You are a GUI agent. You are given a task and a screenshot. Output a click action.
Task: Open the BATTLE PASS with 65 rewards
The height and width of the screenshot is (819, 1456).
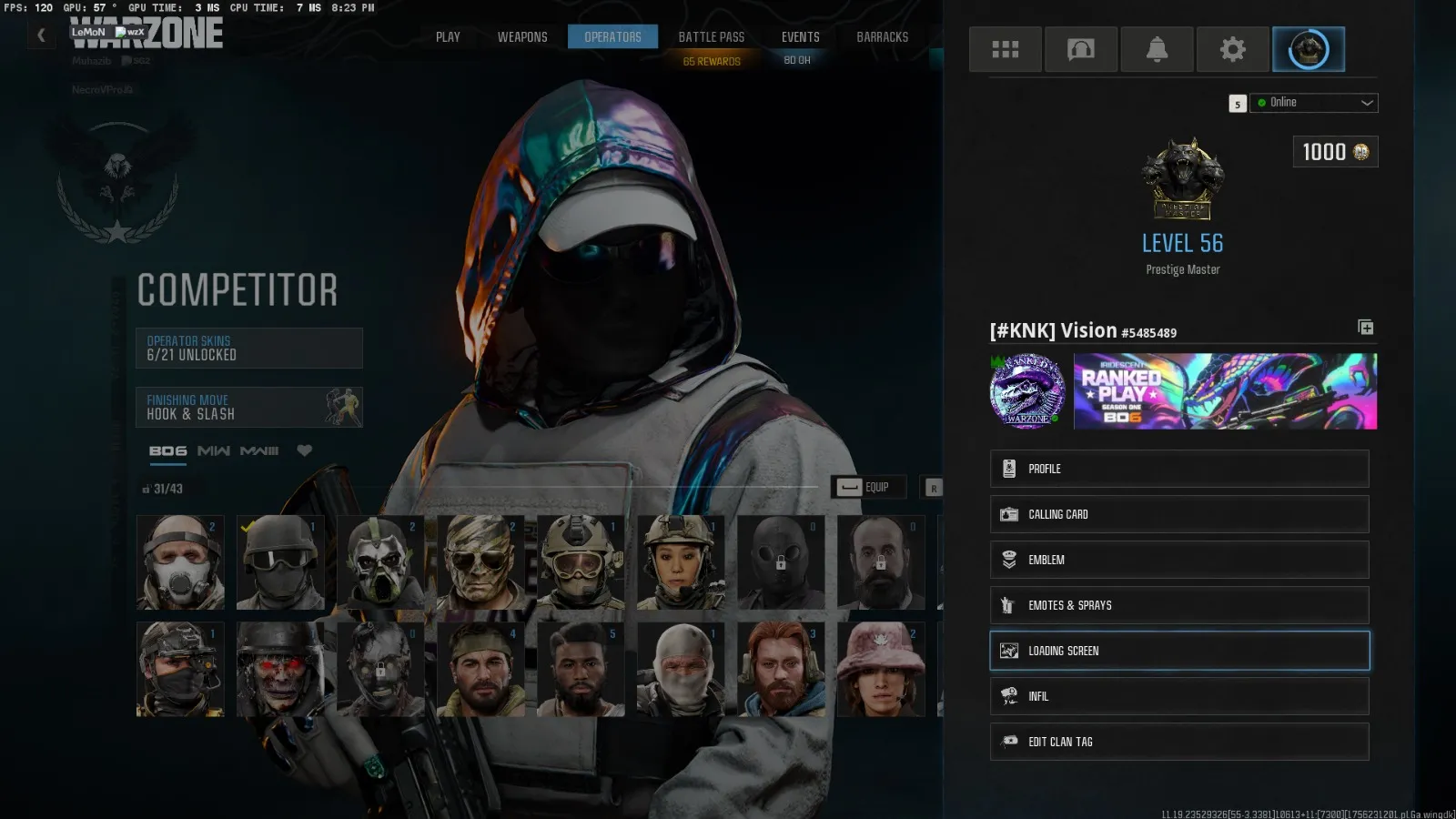(712, 36)
